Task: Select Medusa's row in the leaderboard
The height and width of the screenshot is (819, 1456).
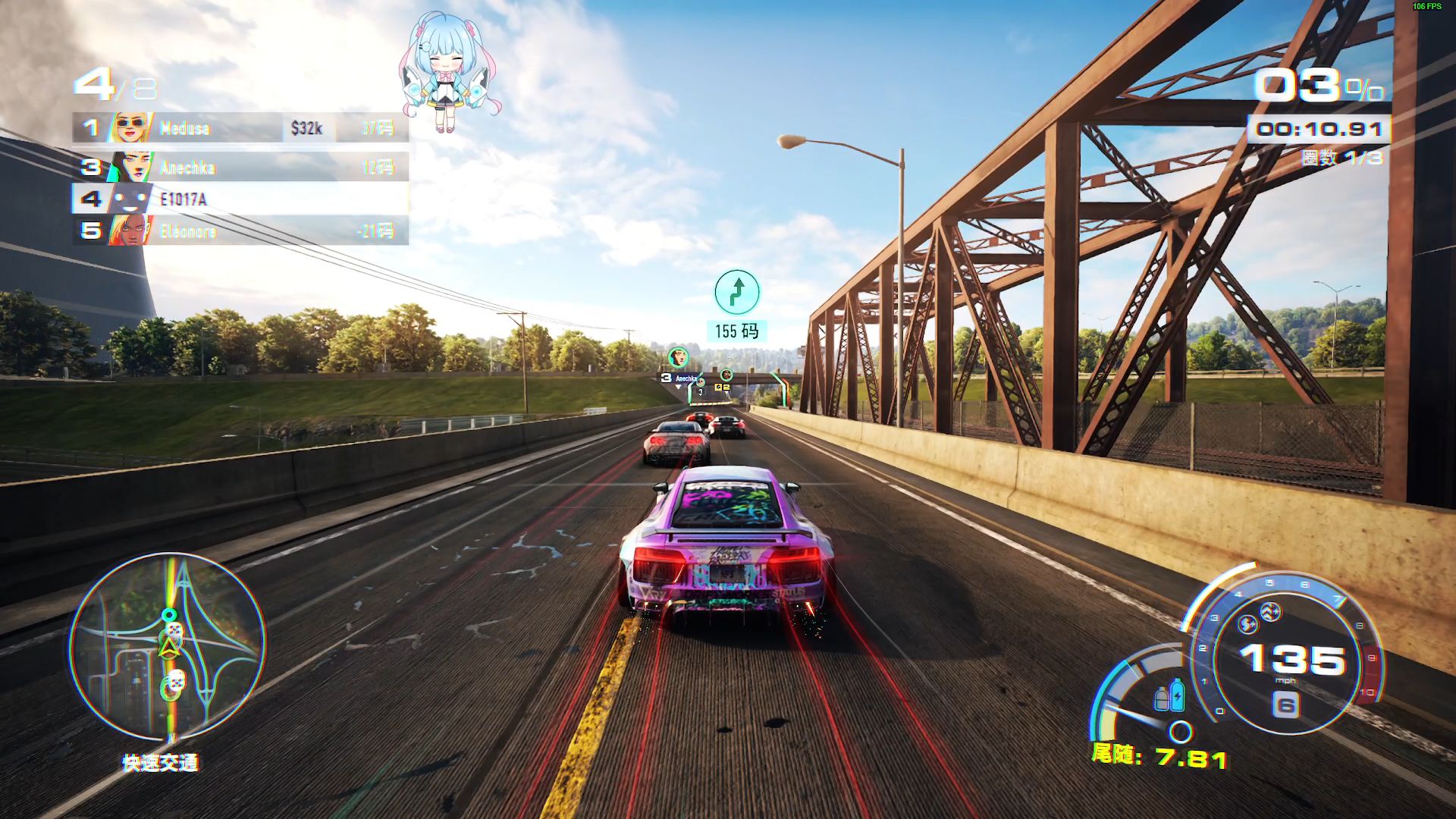Action: 240,128
